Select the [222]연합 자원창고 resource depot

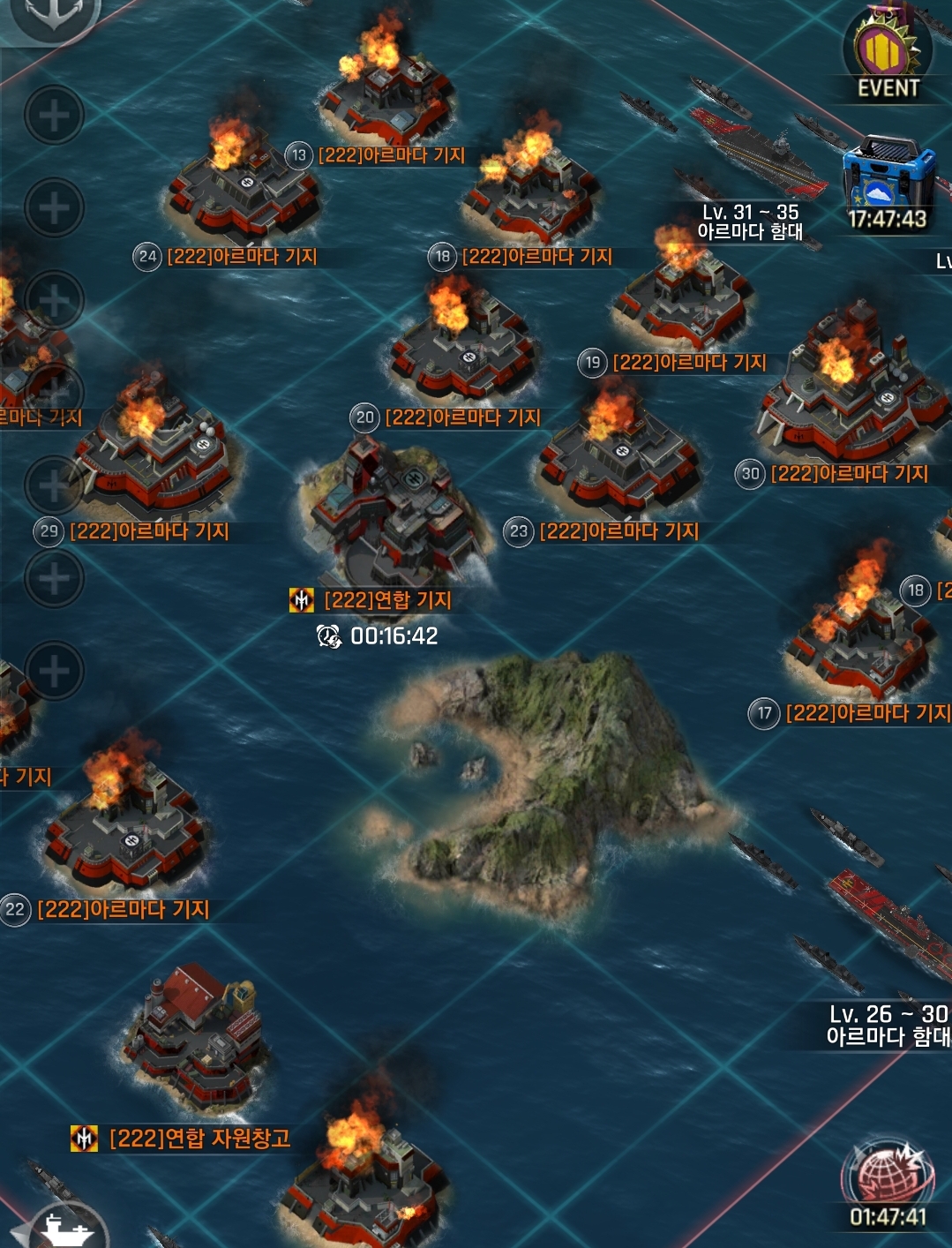coord(196,1041)
